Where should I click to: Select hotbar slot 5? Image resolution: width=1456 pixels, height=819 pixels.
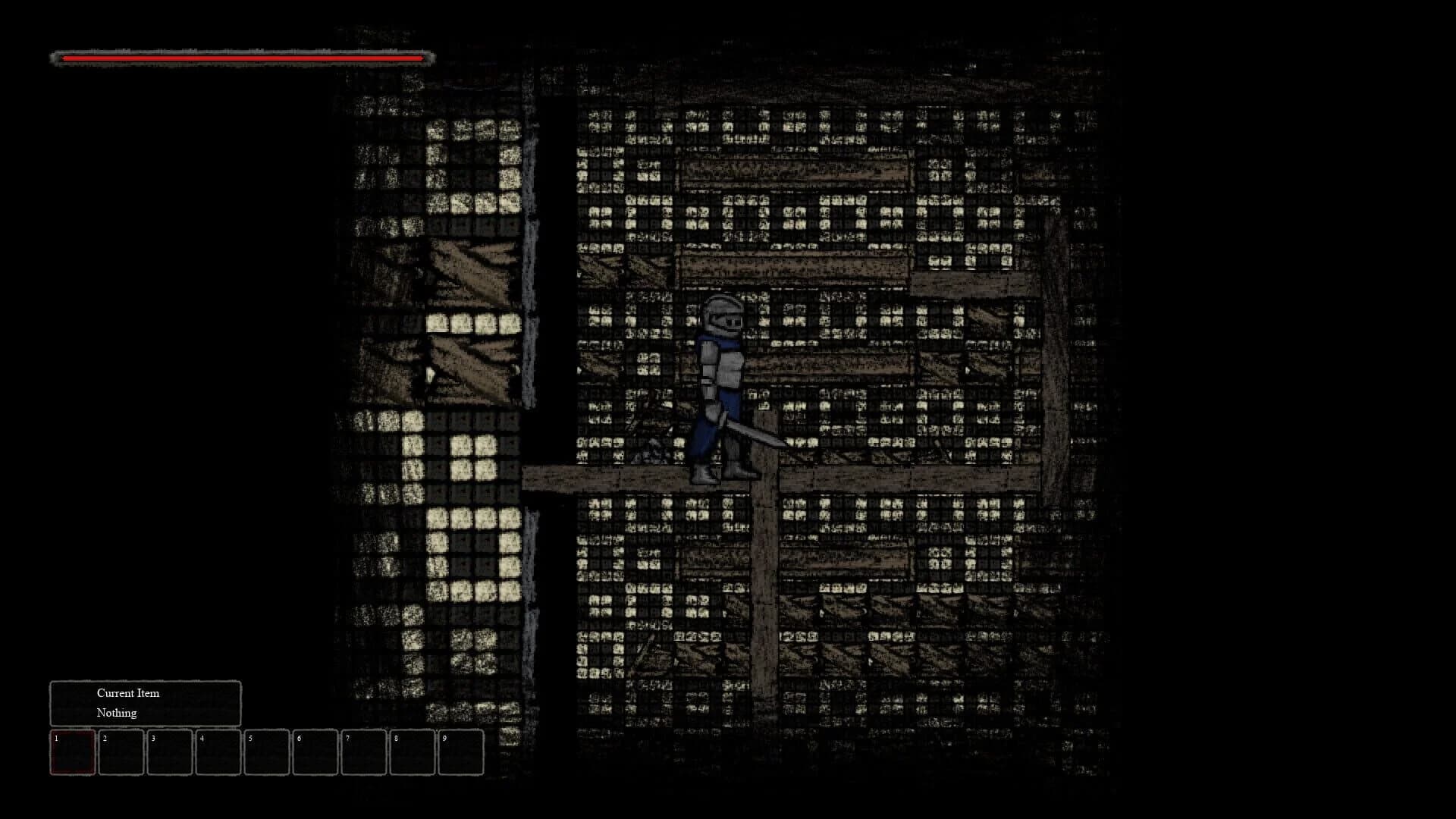pyautogui.click(x=268, y=752)
